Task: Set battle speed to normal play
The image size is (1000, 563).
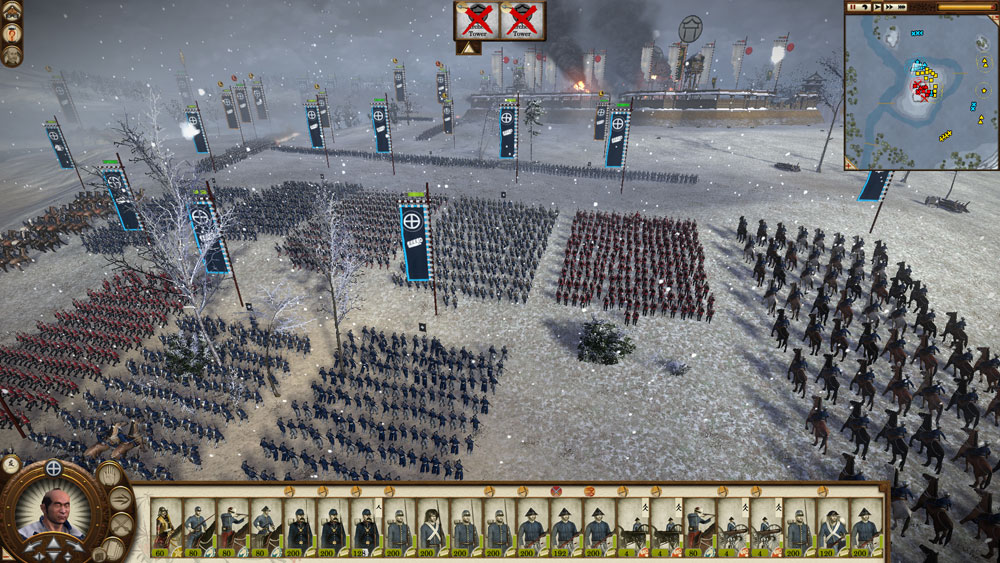Action: pyautogui.click(x=877, y=7)
